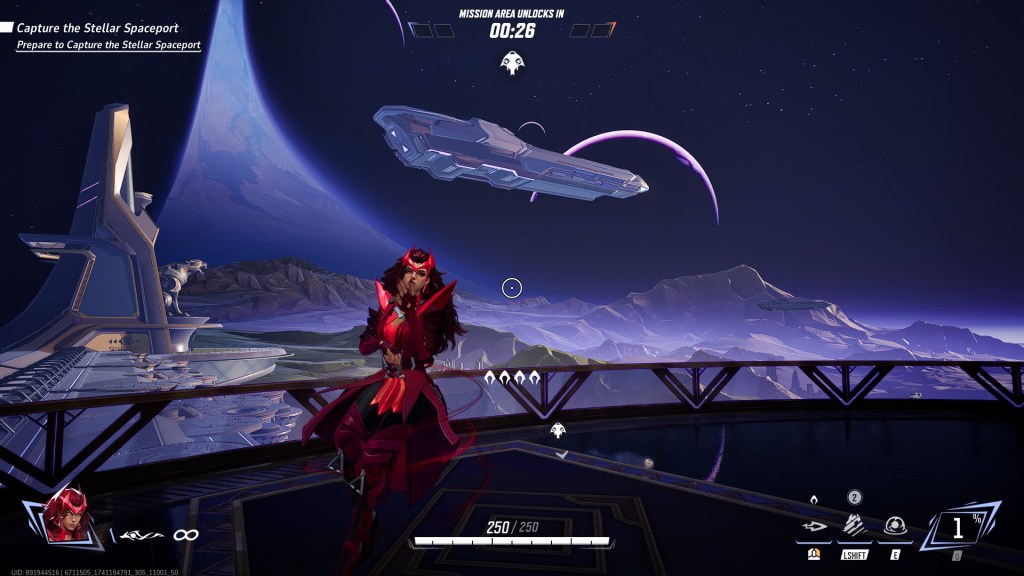This screenshot has height=576, width=1024.
Task: Activate the dome-shaped E ability
Action: tap(893, 526)
